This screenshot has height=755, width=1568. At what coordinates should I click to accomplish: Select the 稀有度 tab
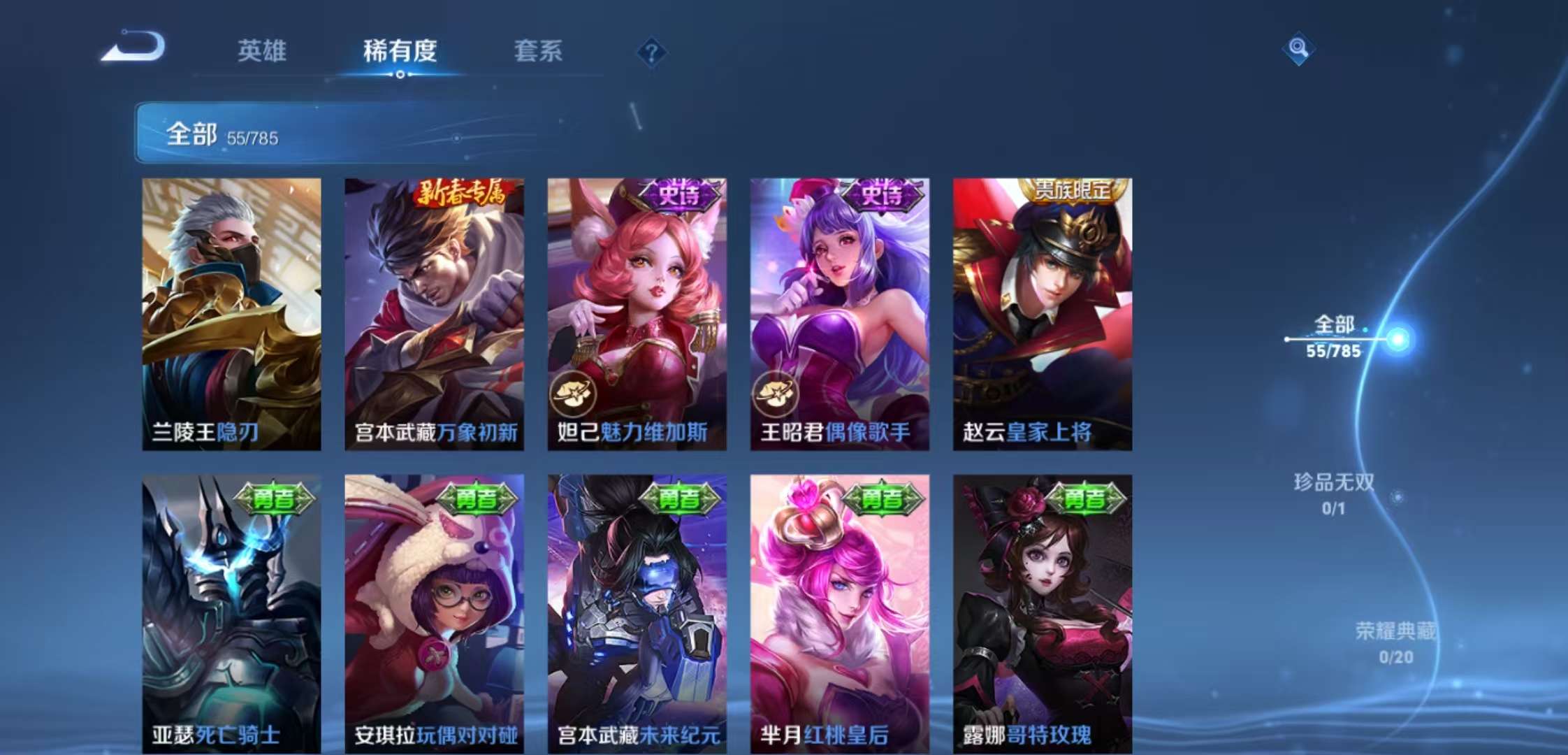click(400, 52)
